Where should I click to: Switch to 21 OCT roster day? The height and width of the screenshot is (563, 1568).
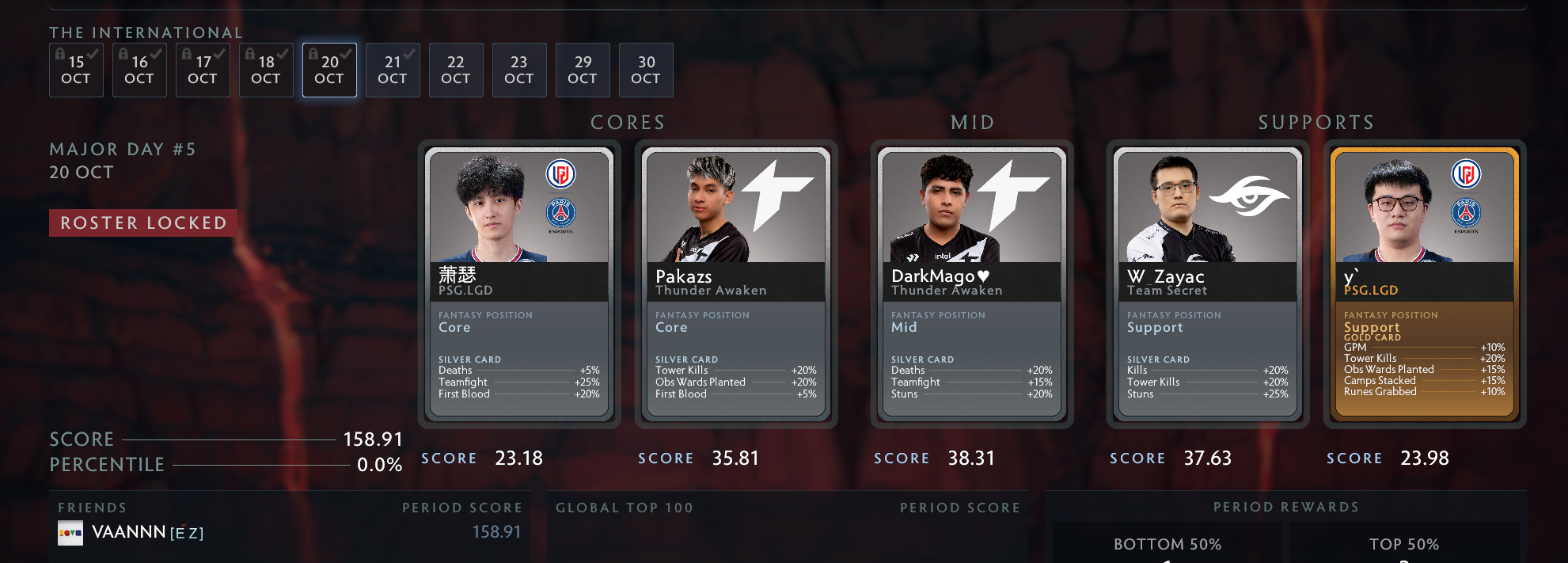(x=393, y=70)
